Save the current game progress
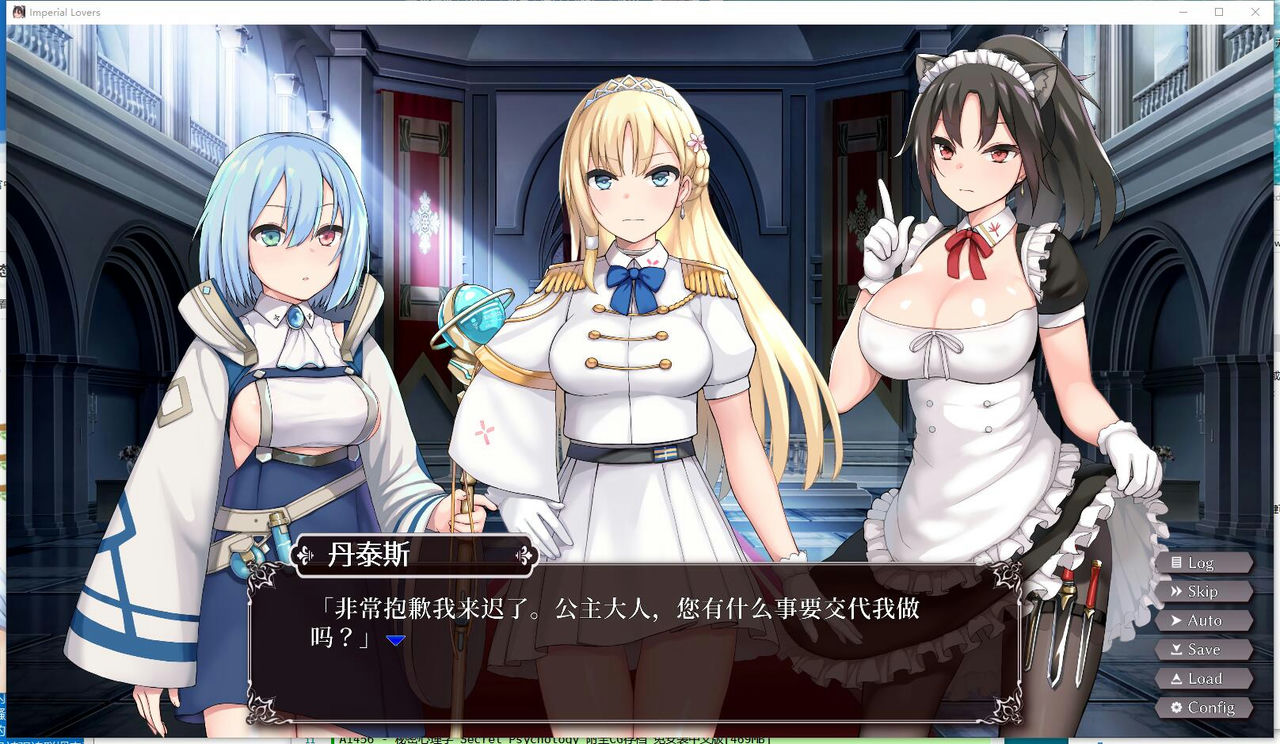 (x=1204, y=649)
